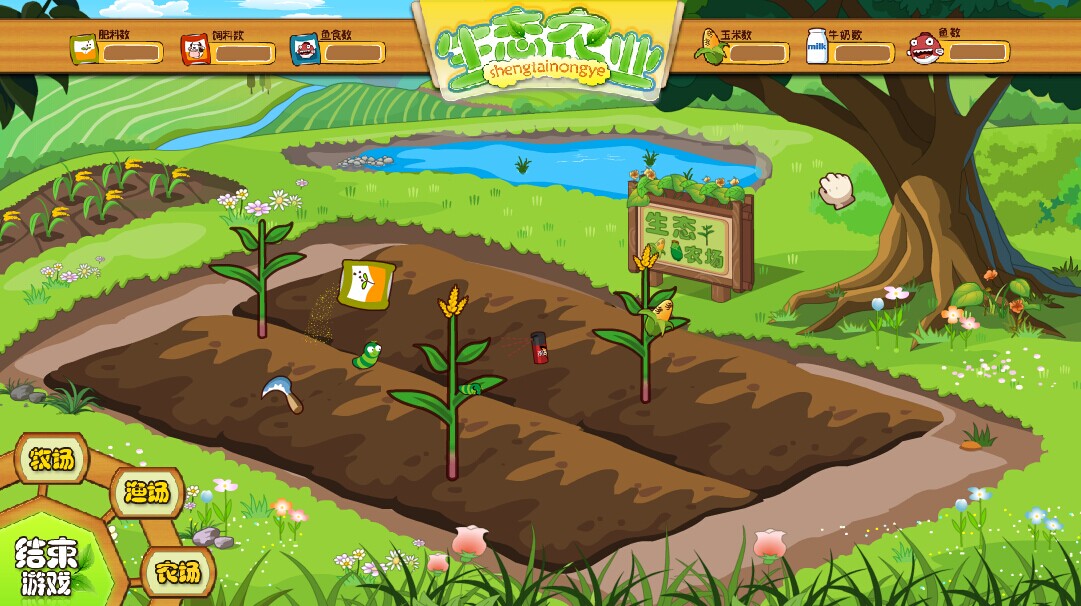
Task: End the game with 结束游戏
Action: point(46,566)
